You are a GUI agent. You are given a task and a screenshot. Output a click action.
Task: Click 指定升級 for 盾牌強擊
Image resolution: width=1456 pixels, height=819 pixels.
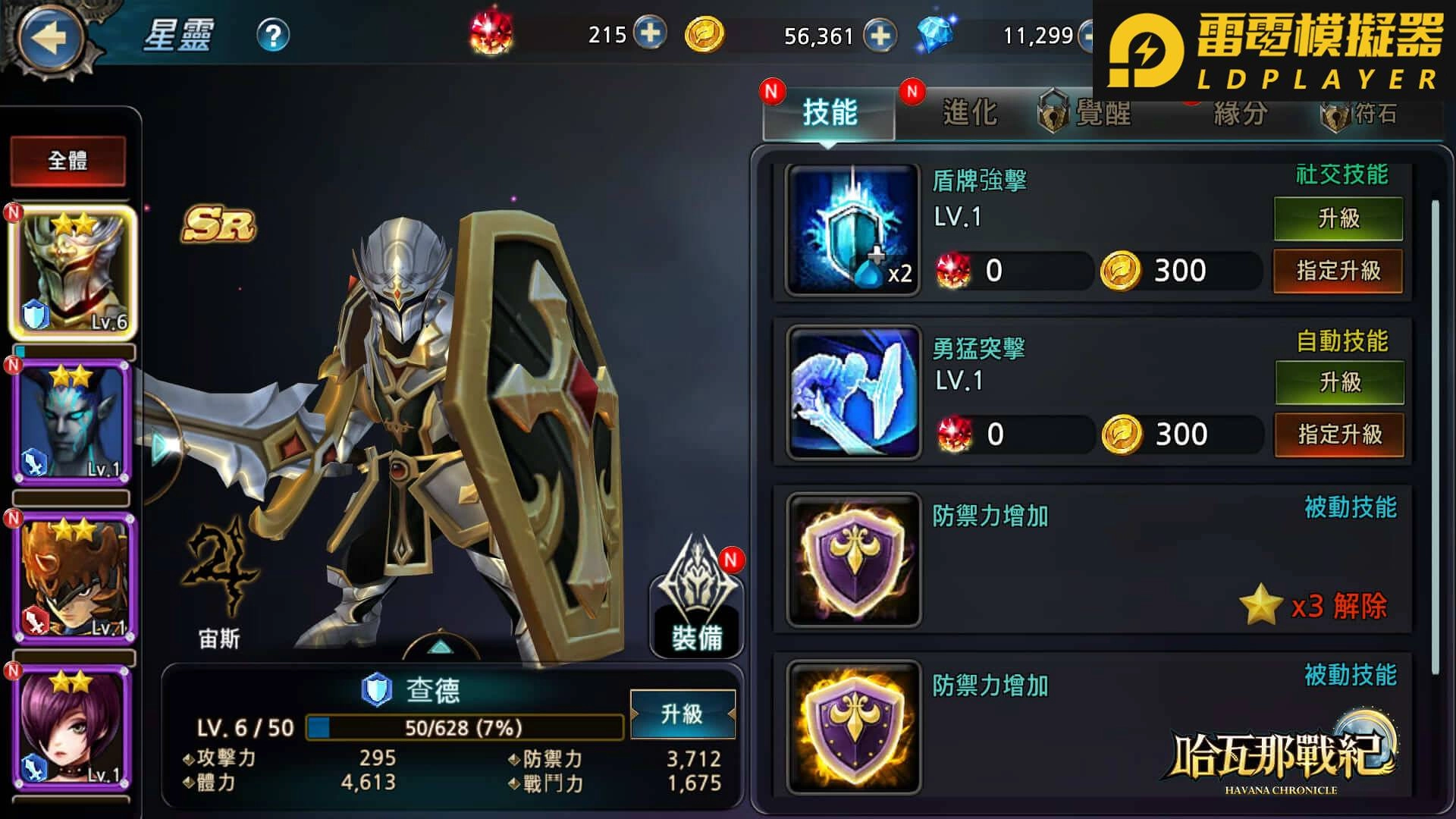pyautogui.click(x=1338, y=271)
